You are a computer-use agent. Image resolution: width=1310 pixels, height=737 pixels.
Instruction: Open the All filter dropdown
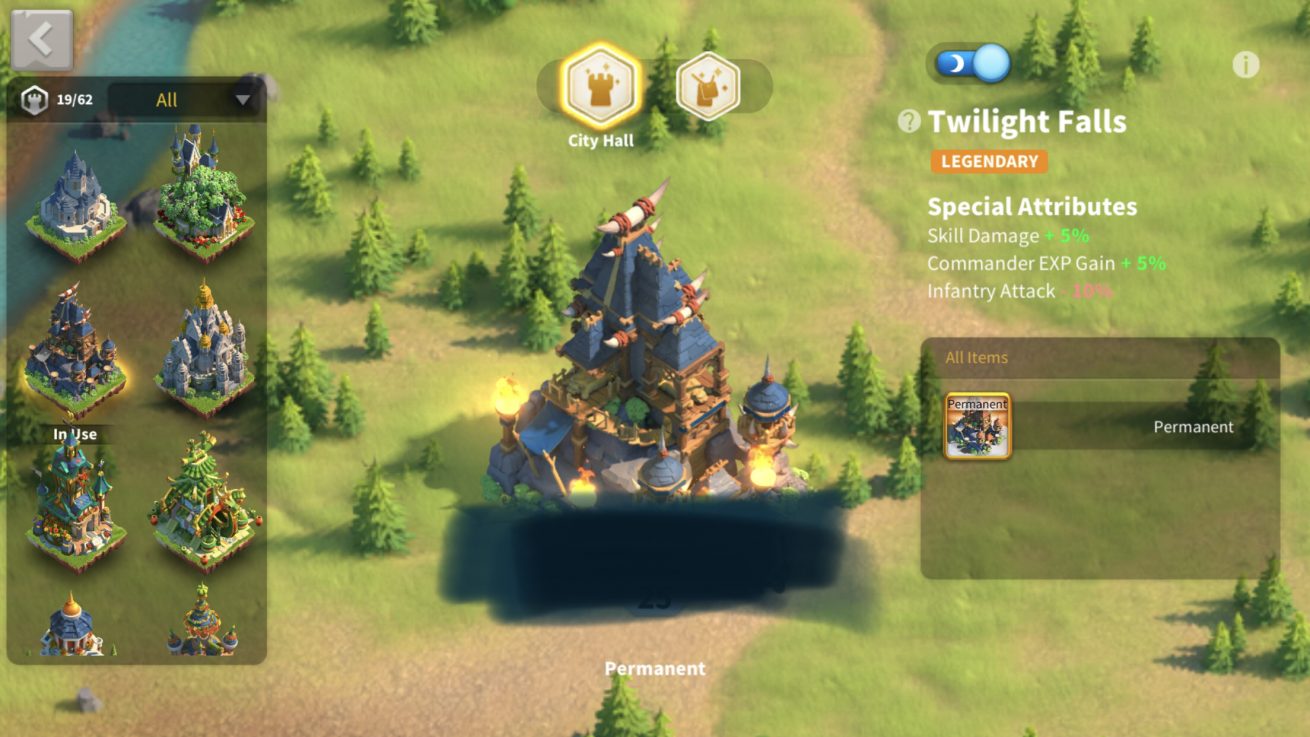186,99
